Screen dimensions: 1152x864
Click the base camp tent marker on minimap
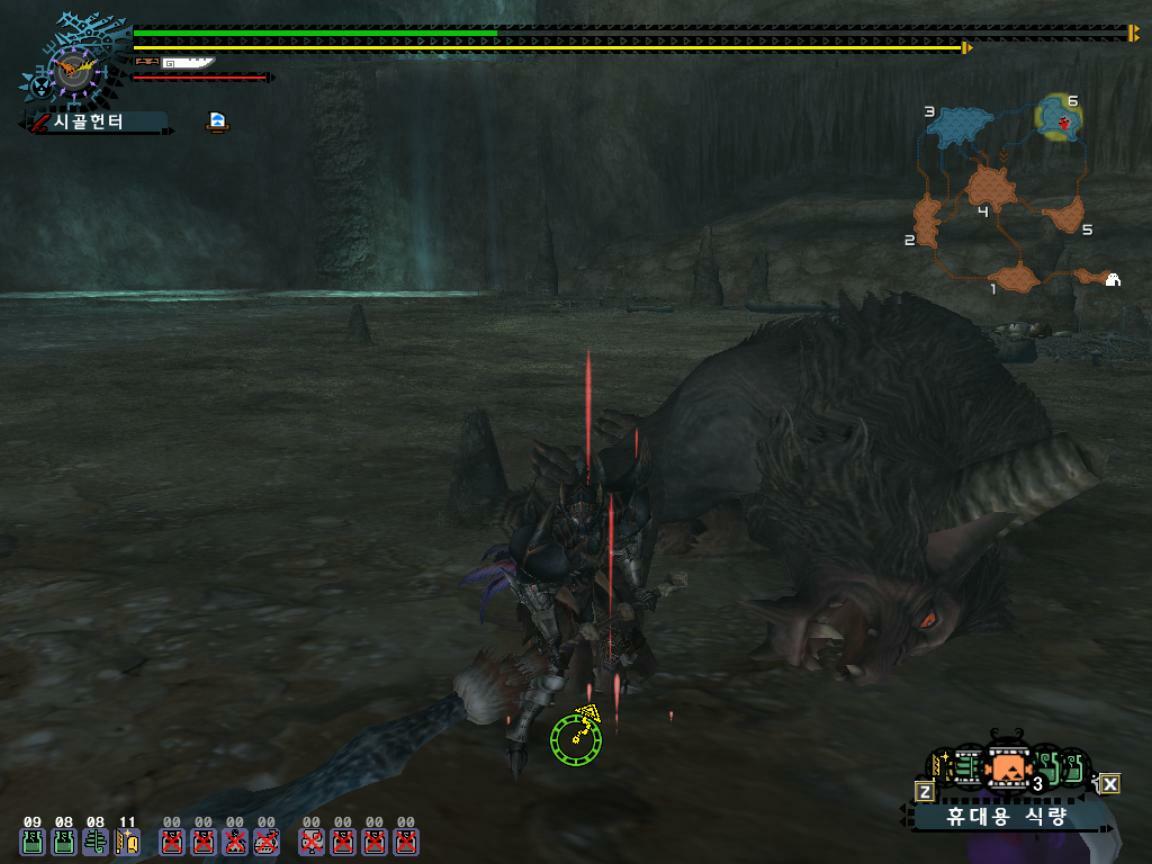pos(1112,279)
